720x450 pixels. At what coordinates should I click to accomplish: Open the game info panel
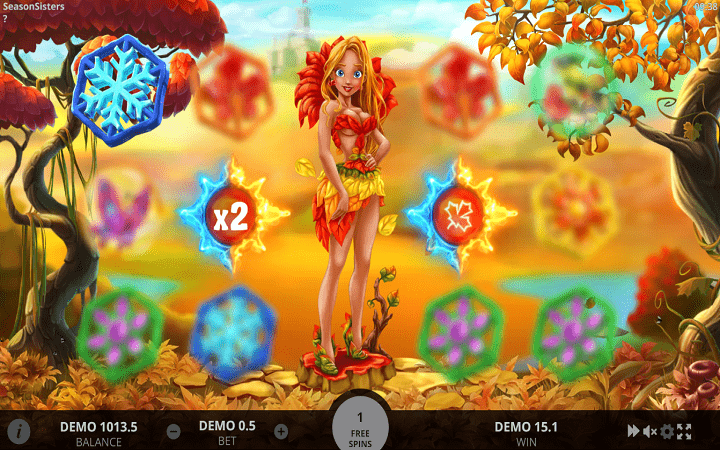click(x=18, y=431)
